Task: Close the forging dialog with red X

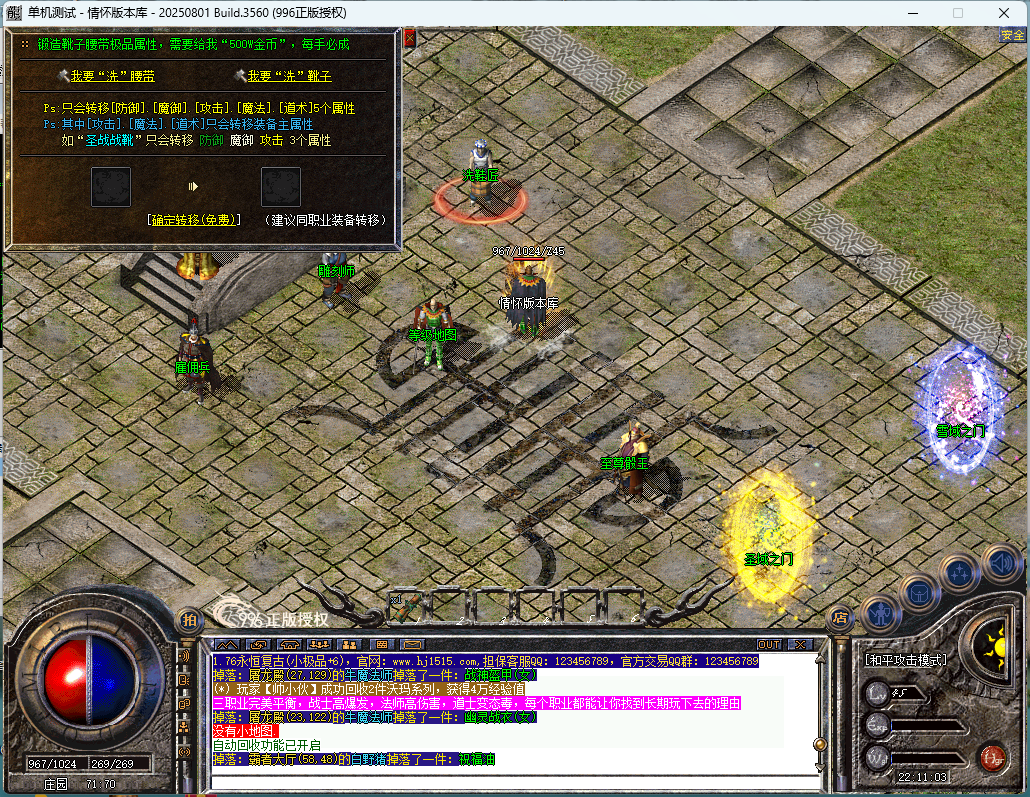Action: [x=409, y=39]
